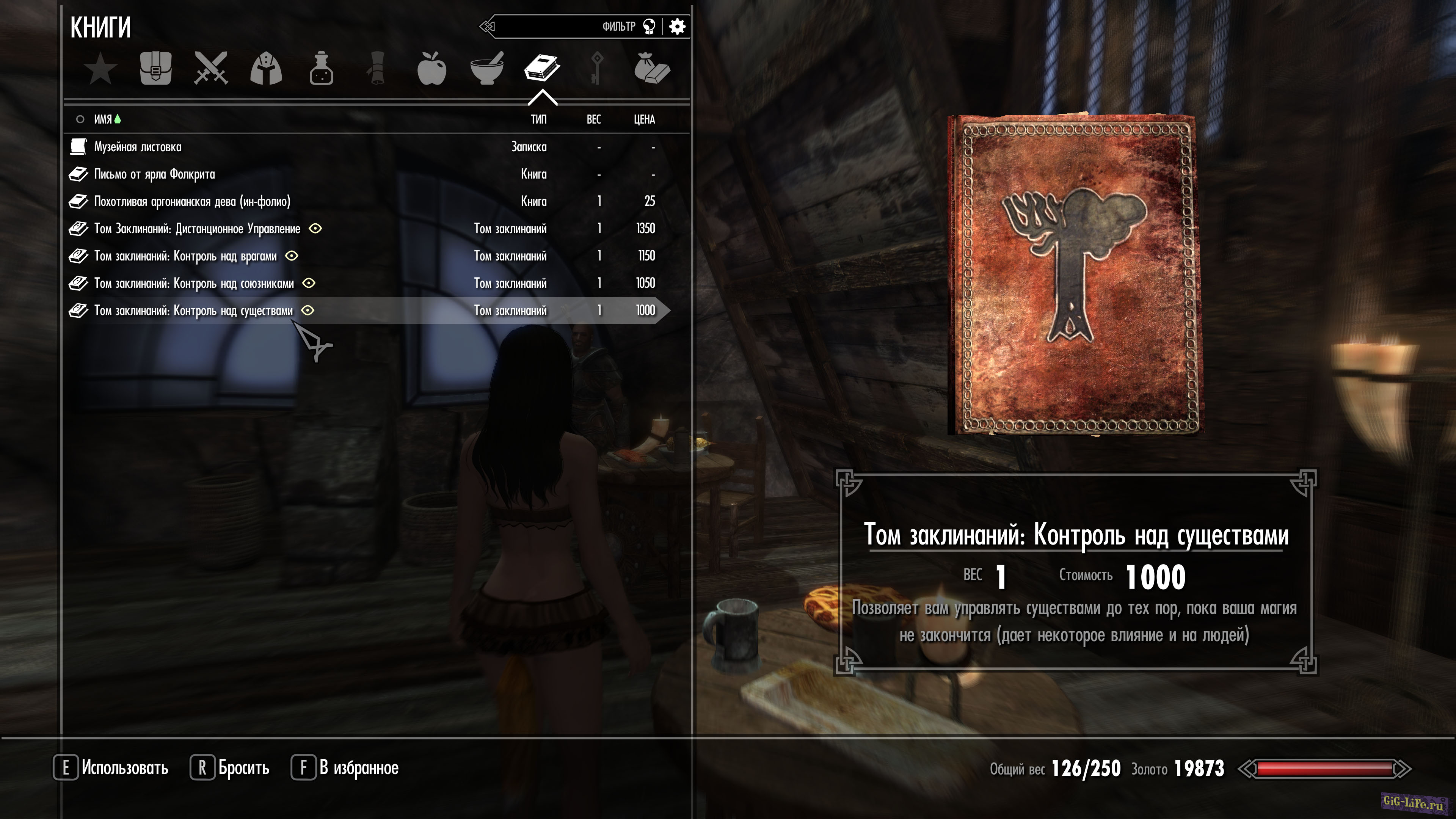
Task: Select the books category tab
Action: tap(542, 69)
